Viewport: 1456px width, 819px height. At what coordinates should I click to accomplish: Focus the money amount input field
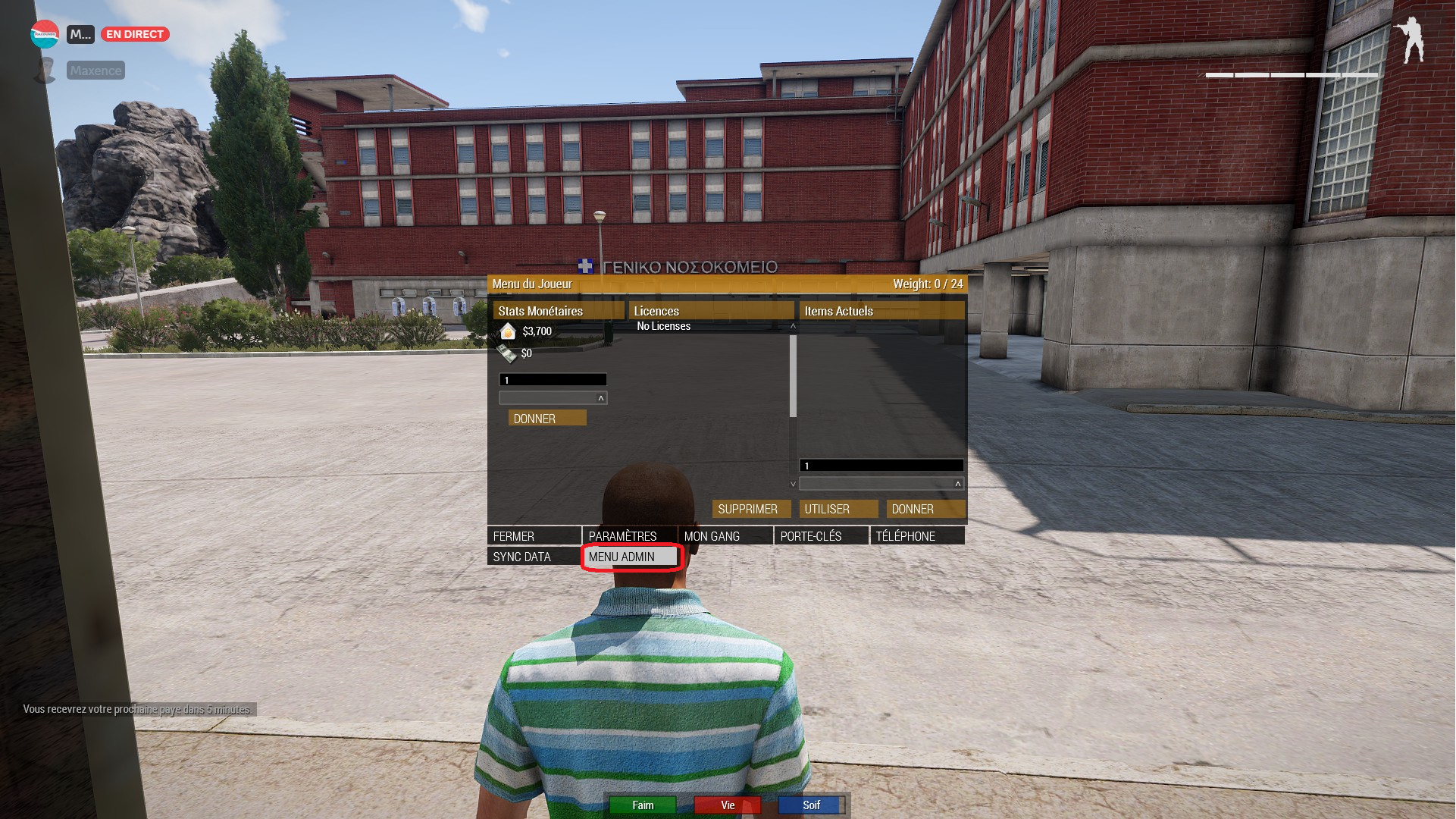[x=553, y=380]
